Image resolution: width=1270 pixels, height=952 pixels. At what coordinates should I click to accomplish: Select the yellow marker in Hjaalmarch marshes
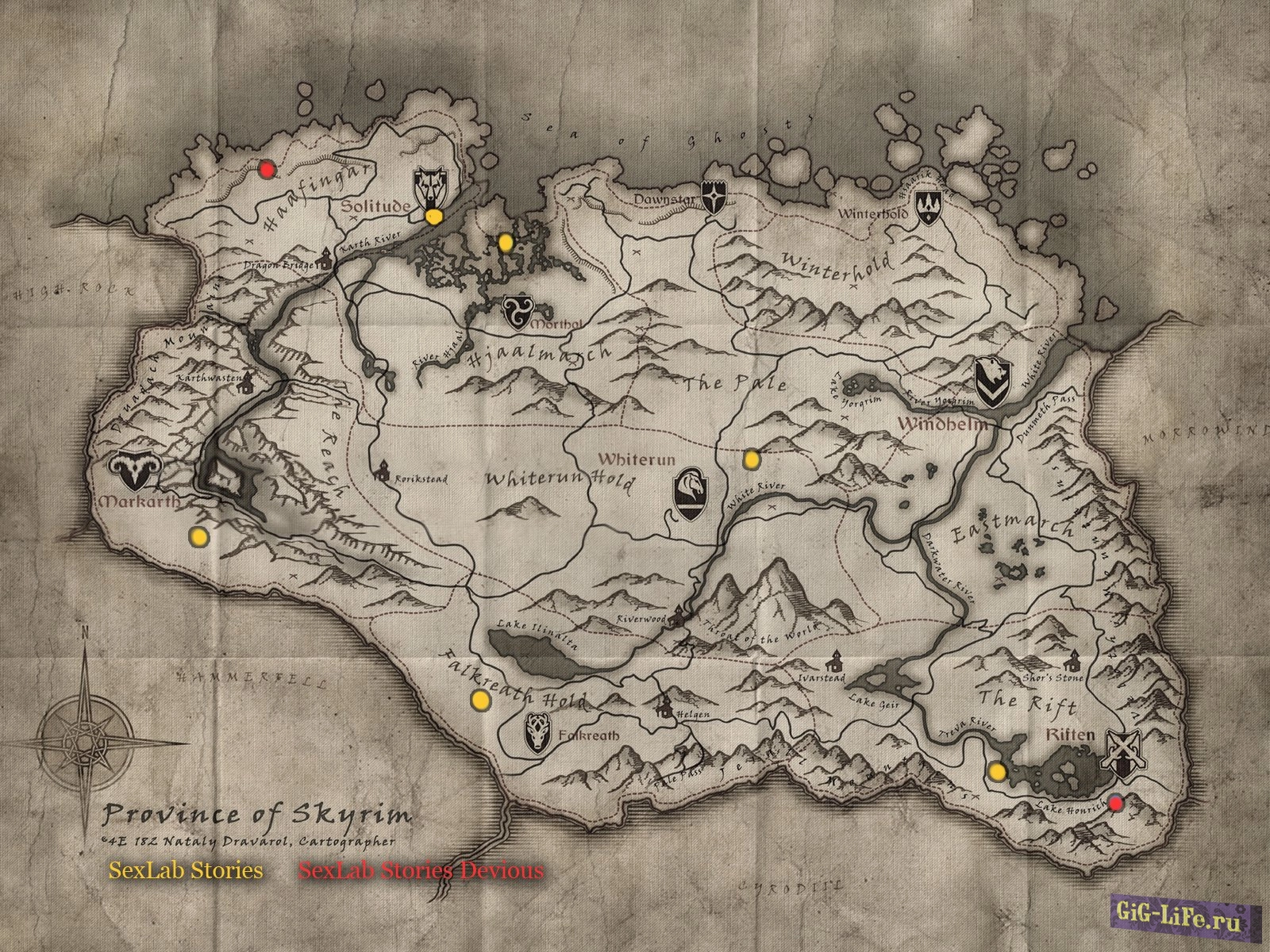[506, 243]
